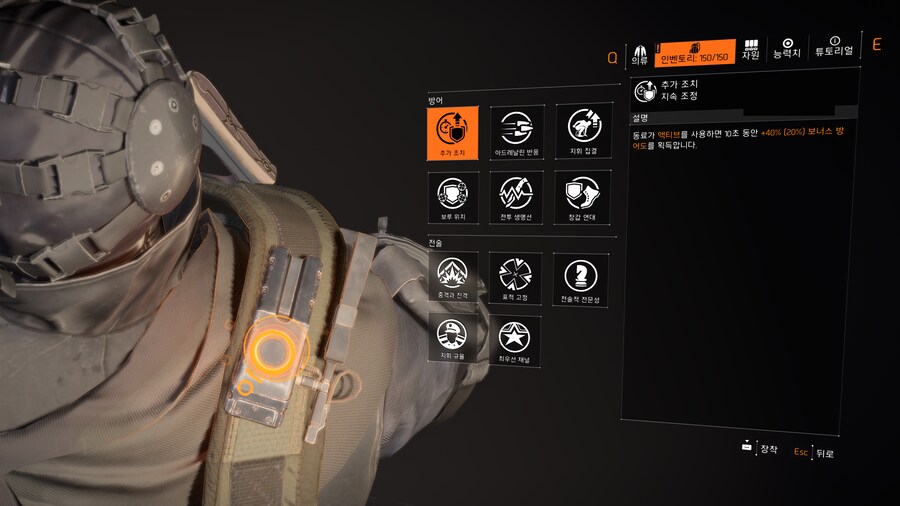Image resolution: width=900 pixels, height=506 pixels.
Task: Open the 인벤토리 inventory tab
Action: click(695, 52)
